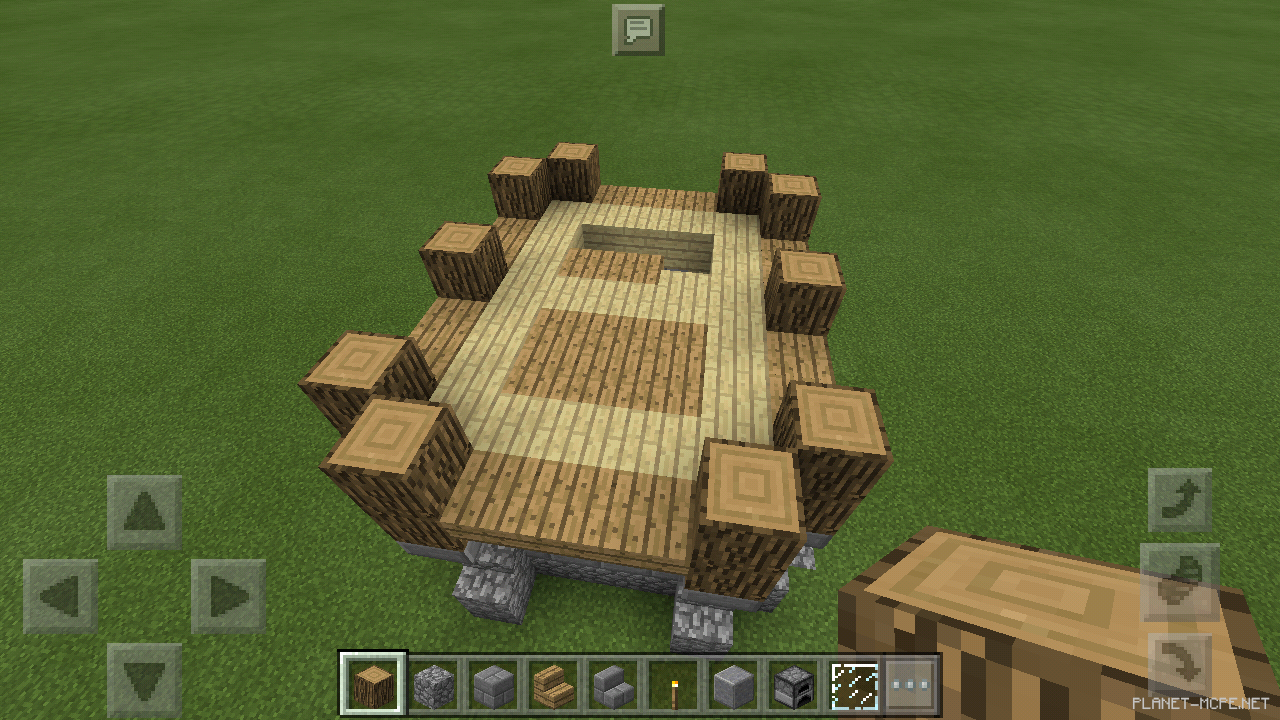The width and height of the screenshot is (1280, 720).
Task: Select the oak log hotbar slot
Action: 373,680
